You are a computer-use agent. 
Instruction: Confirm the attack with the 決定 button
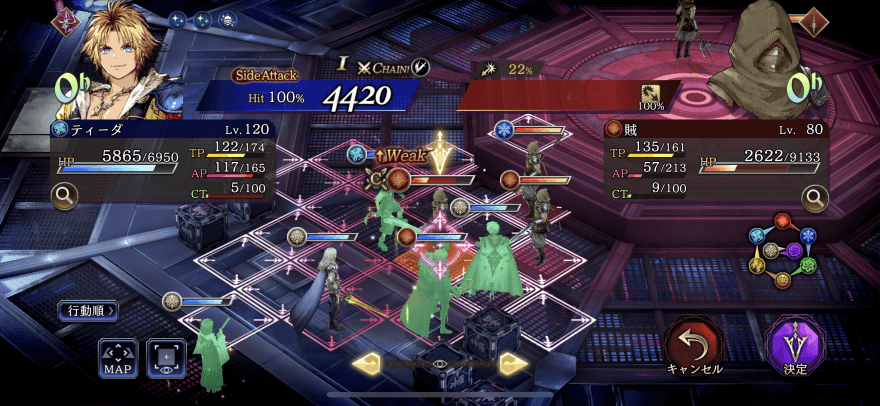click(795, 345)
